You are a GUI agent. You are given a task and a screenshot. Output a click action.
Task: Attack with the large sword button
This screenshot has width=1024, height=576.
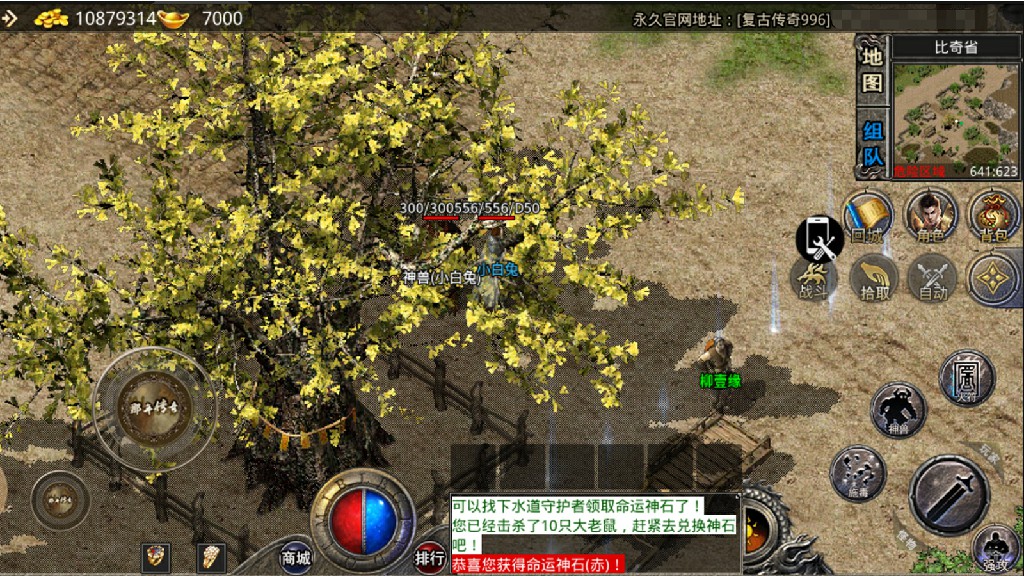949,494
